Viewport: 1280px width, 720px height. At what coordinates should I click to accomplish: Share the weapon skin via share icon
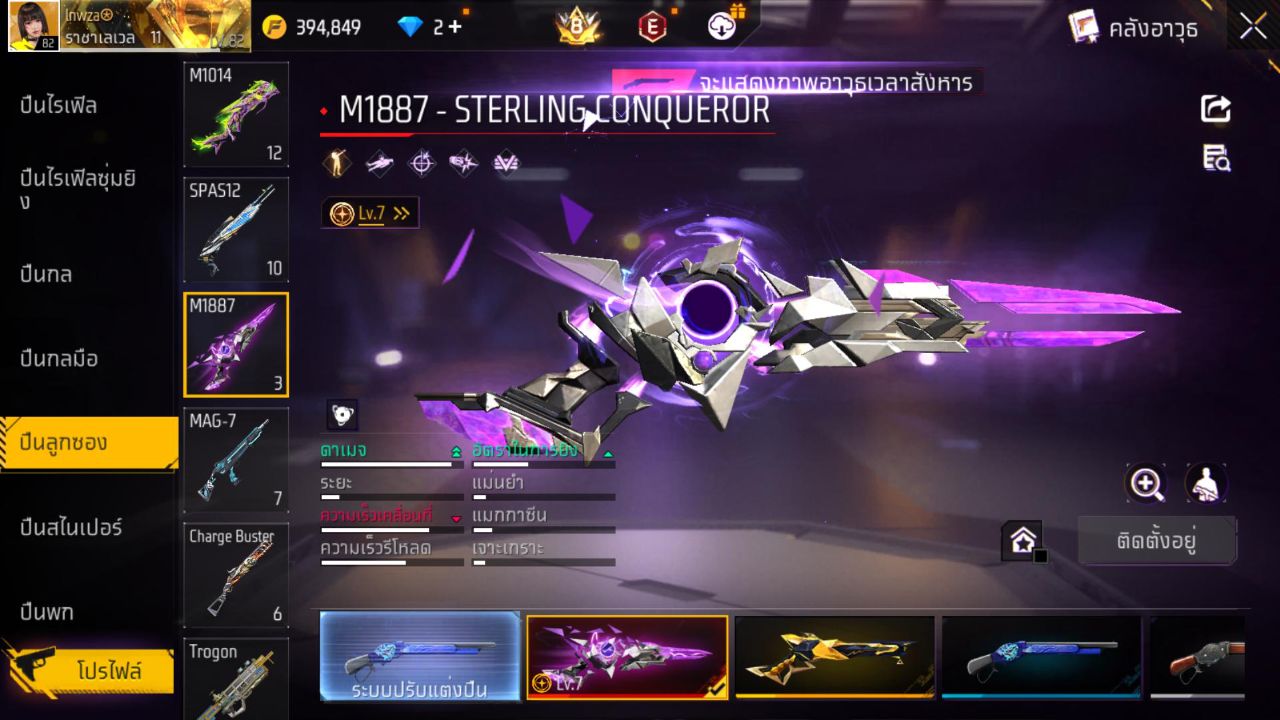tap(1215, 109)
